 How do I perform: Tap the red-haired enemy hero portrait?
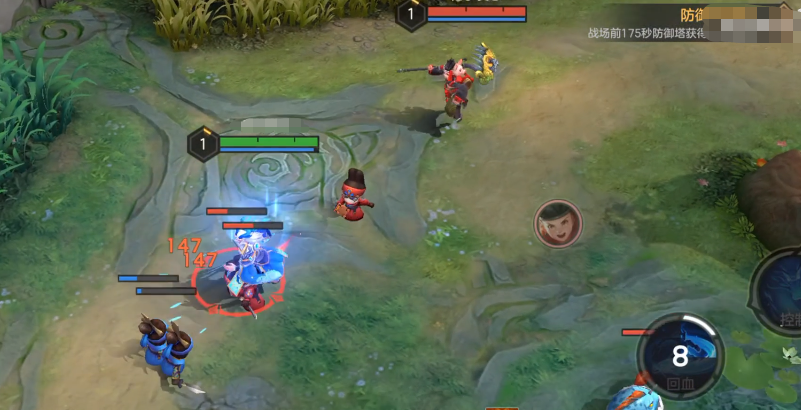[558, 224]
